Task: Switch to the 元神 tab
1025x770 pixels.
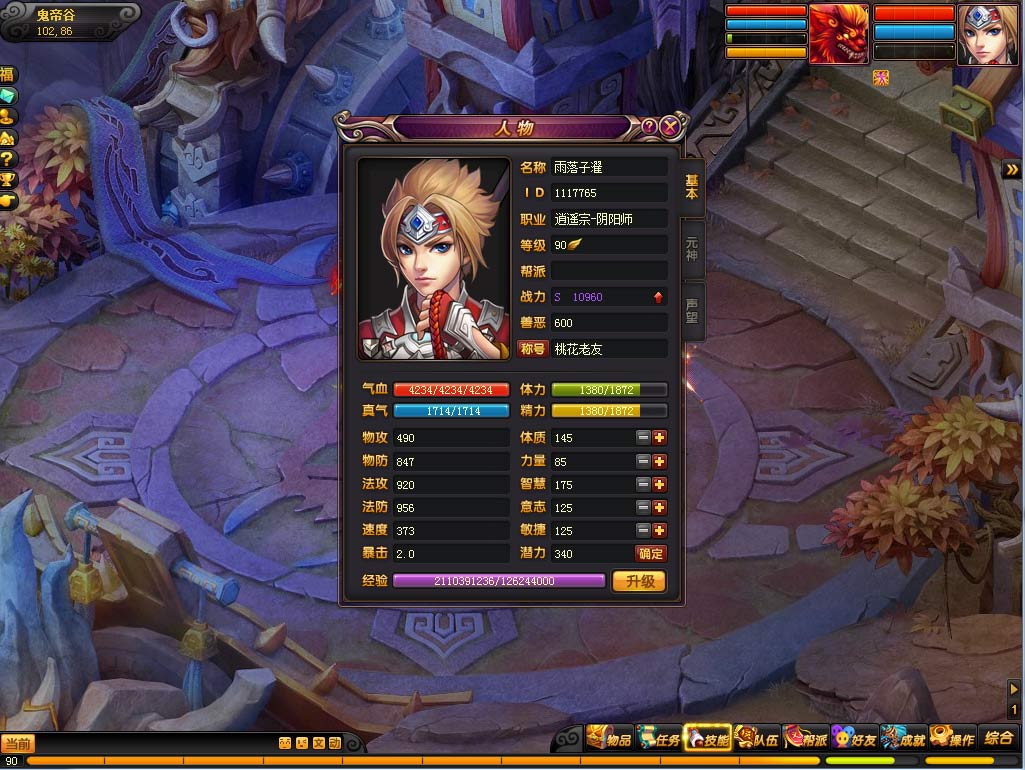Action: click(691, 248)
